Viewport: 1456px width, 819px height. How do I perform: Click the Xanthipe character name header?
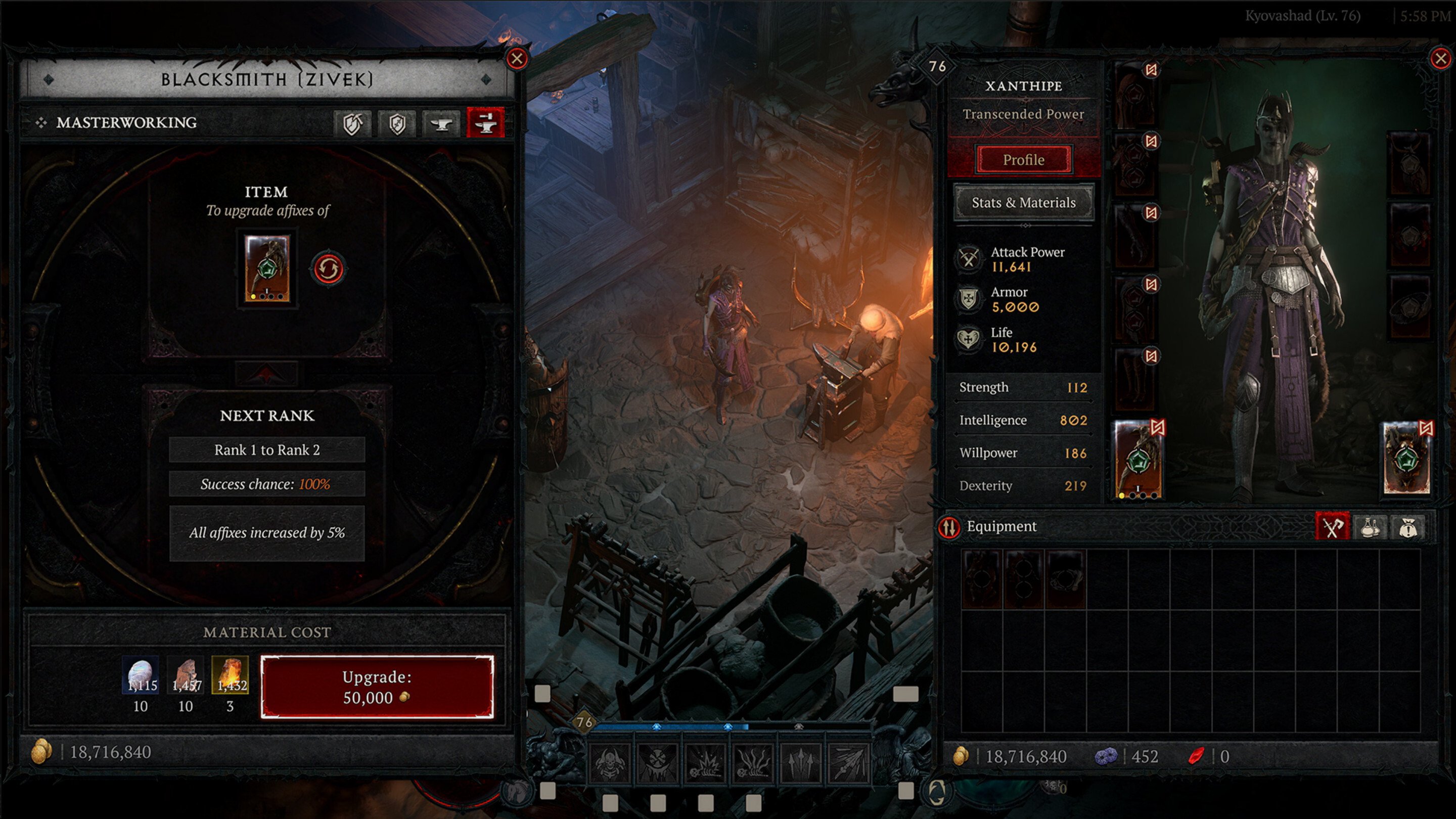coord(1023,86)
